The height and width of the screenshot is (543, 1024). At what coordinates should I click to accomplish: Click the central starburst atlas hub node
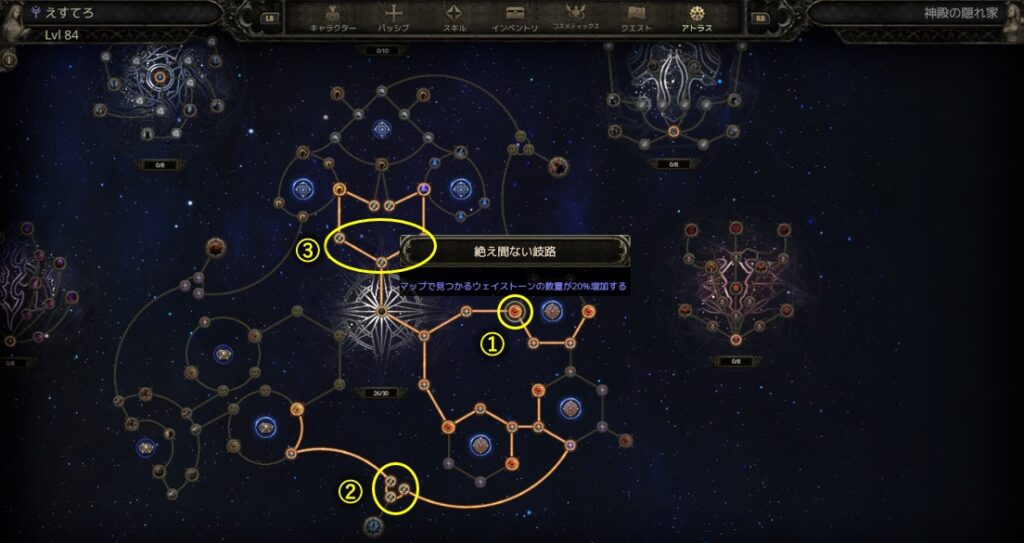pyautogui.click(x=382, y=312)
